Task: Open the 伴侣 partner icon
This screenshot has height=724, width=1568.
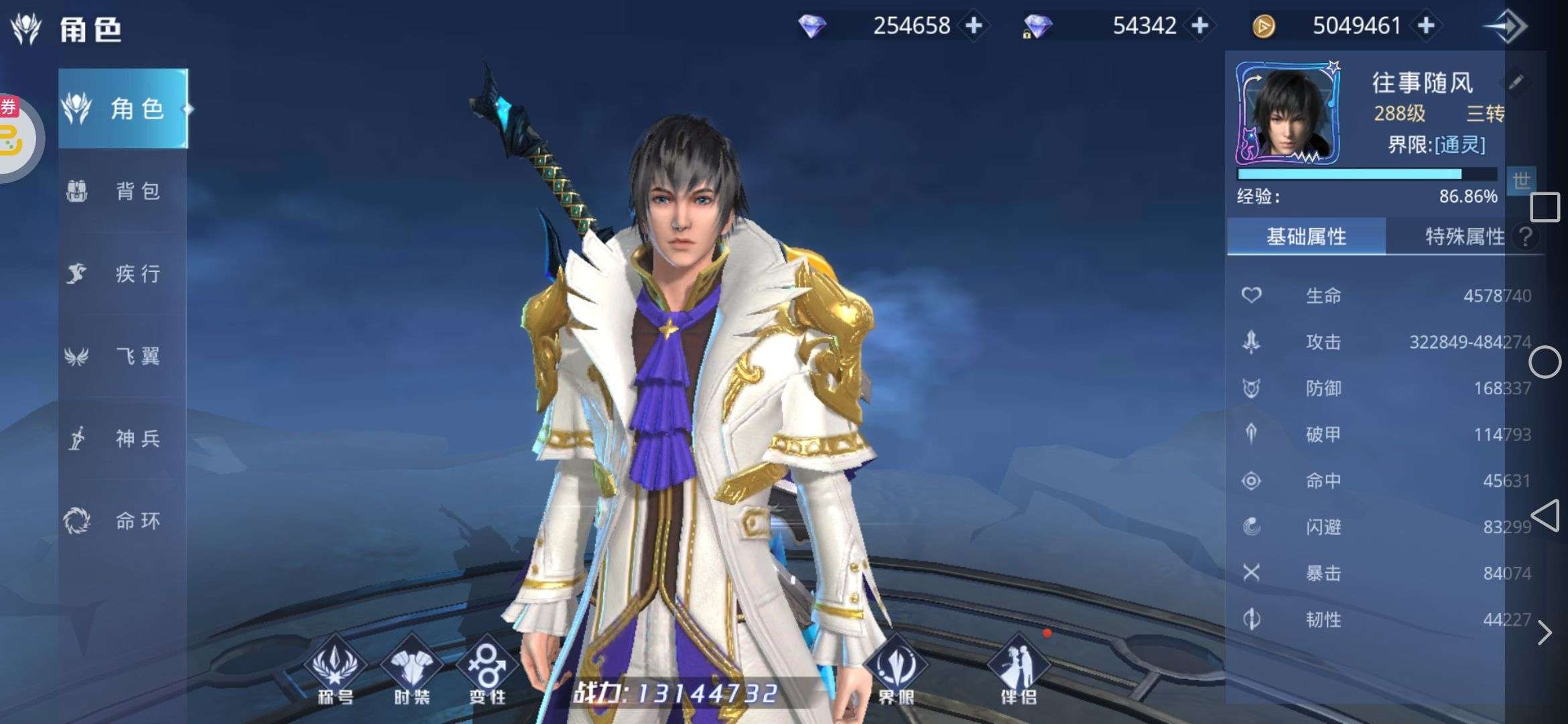Action: pos(1018,670)
